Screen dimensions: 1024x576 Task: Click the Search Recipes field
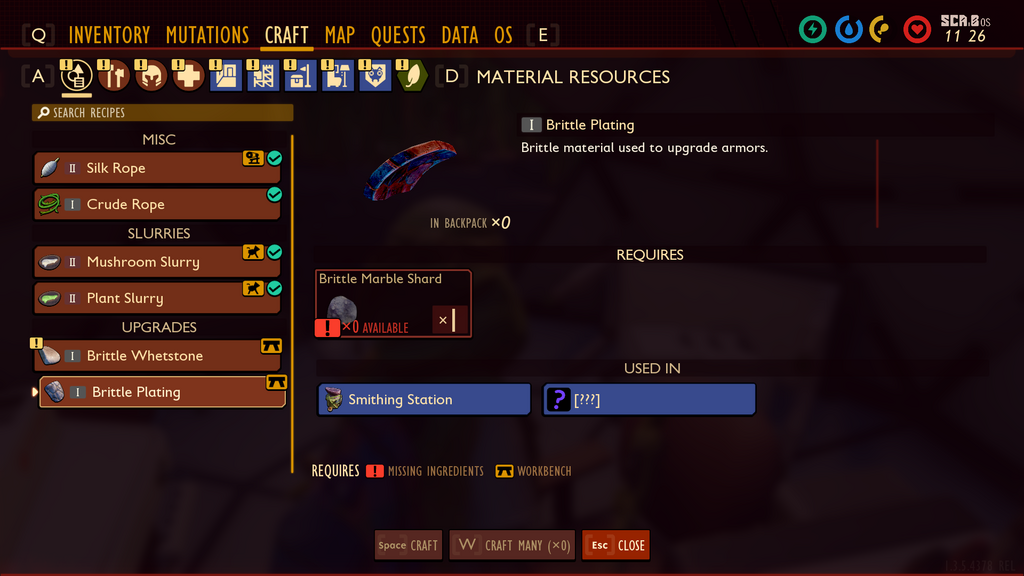[x=163, y=113]
